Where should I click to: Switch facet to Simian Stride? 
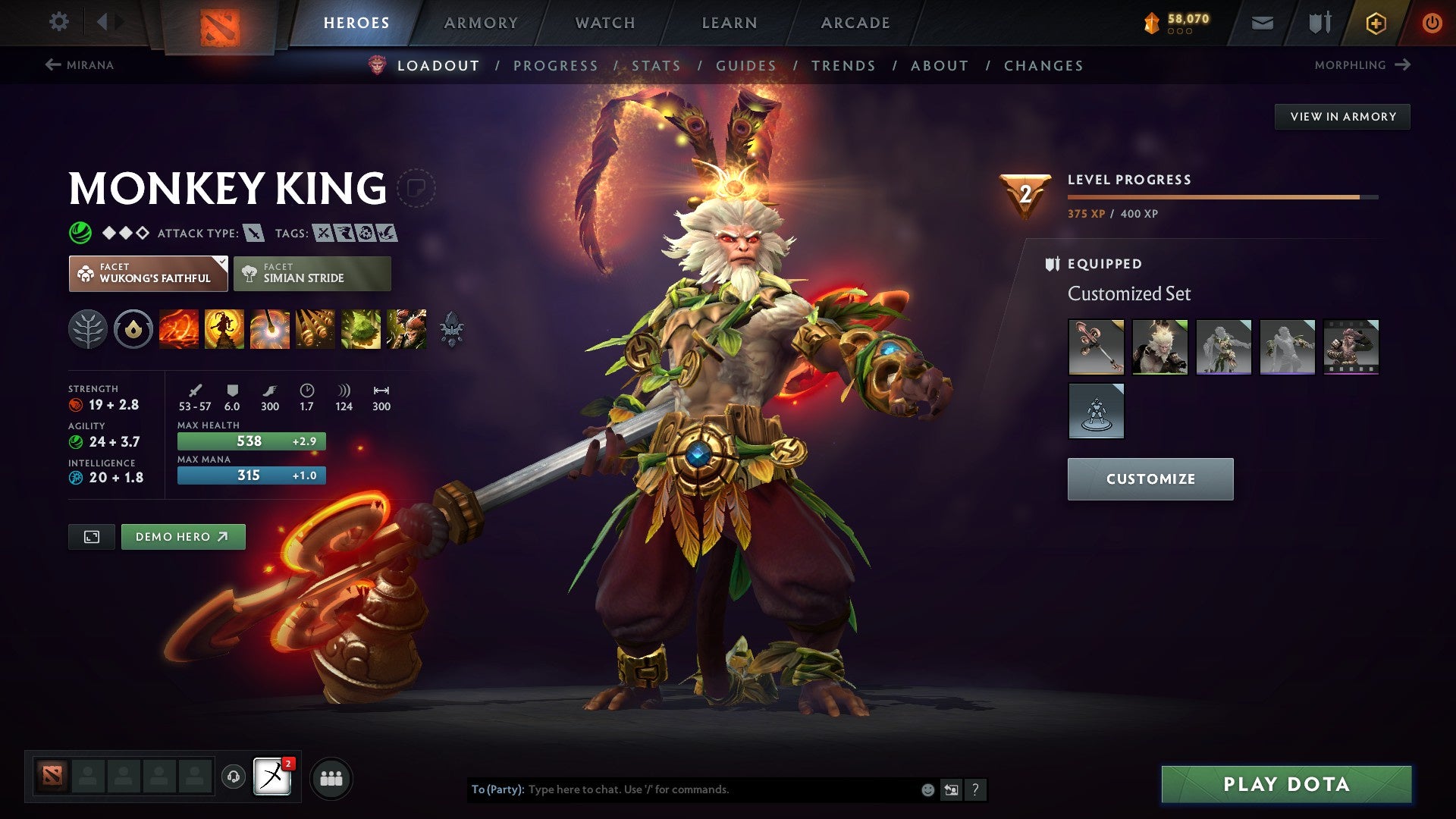312,273
